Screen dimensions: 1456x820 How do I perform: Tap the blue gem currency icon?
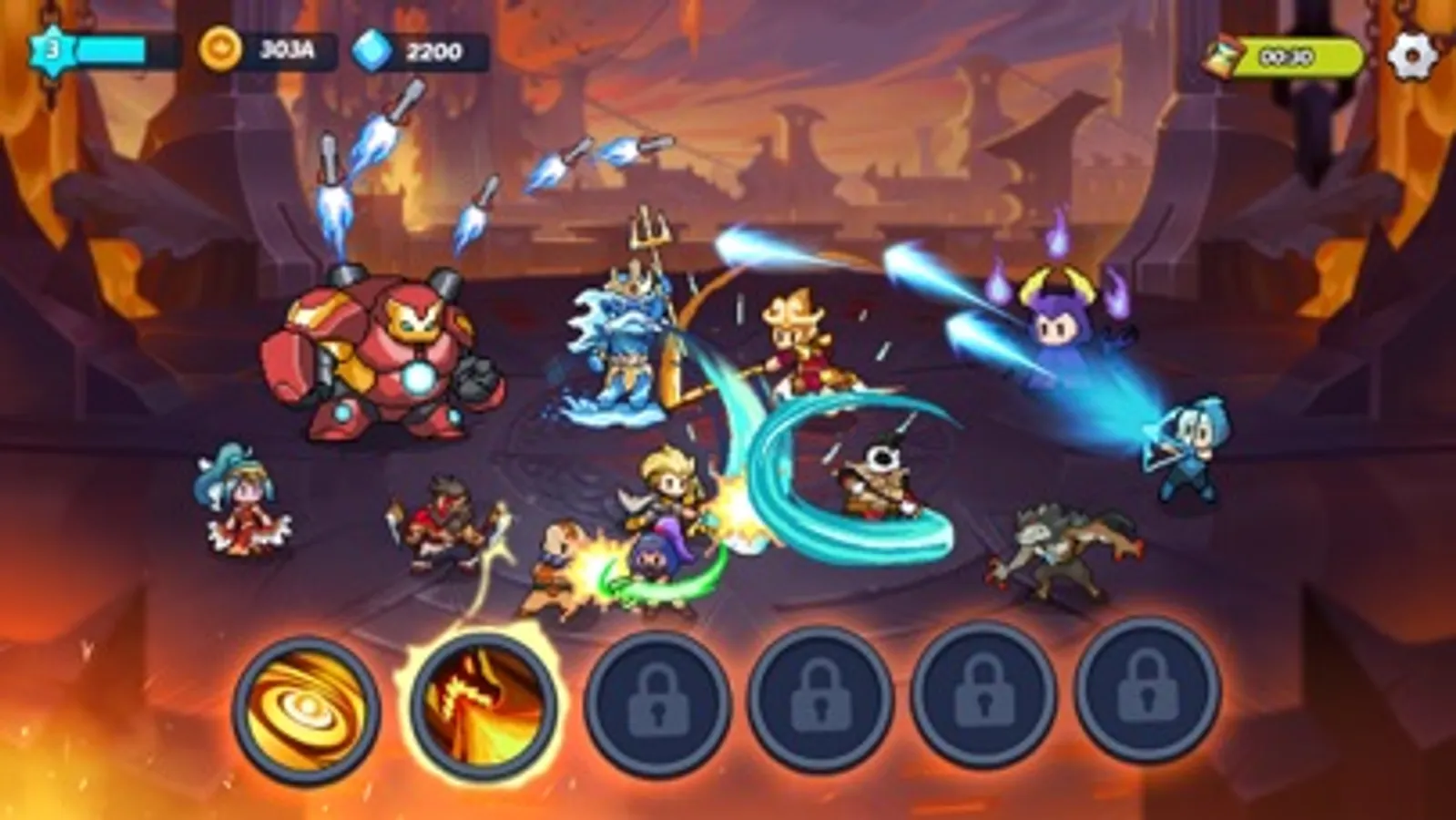click(373, 50)
